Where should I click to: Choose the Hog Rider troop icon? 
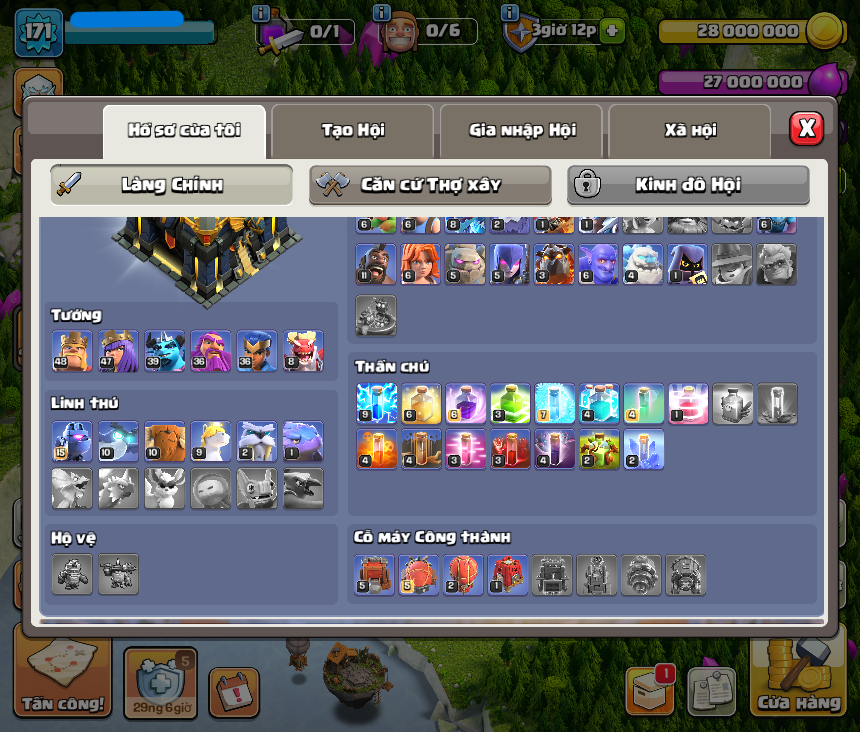tap(376, 264)
